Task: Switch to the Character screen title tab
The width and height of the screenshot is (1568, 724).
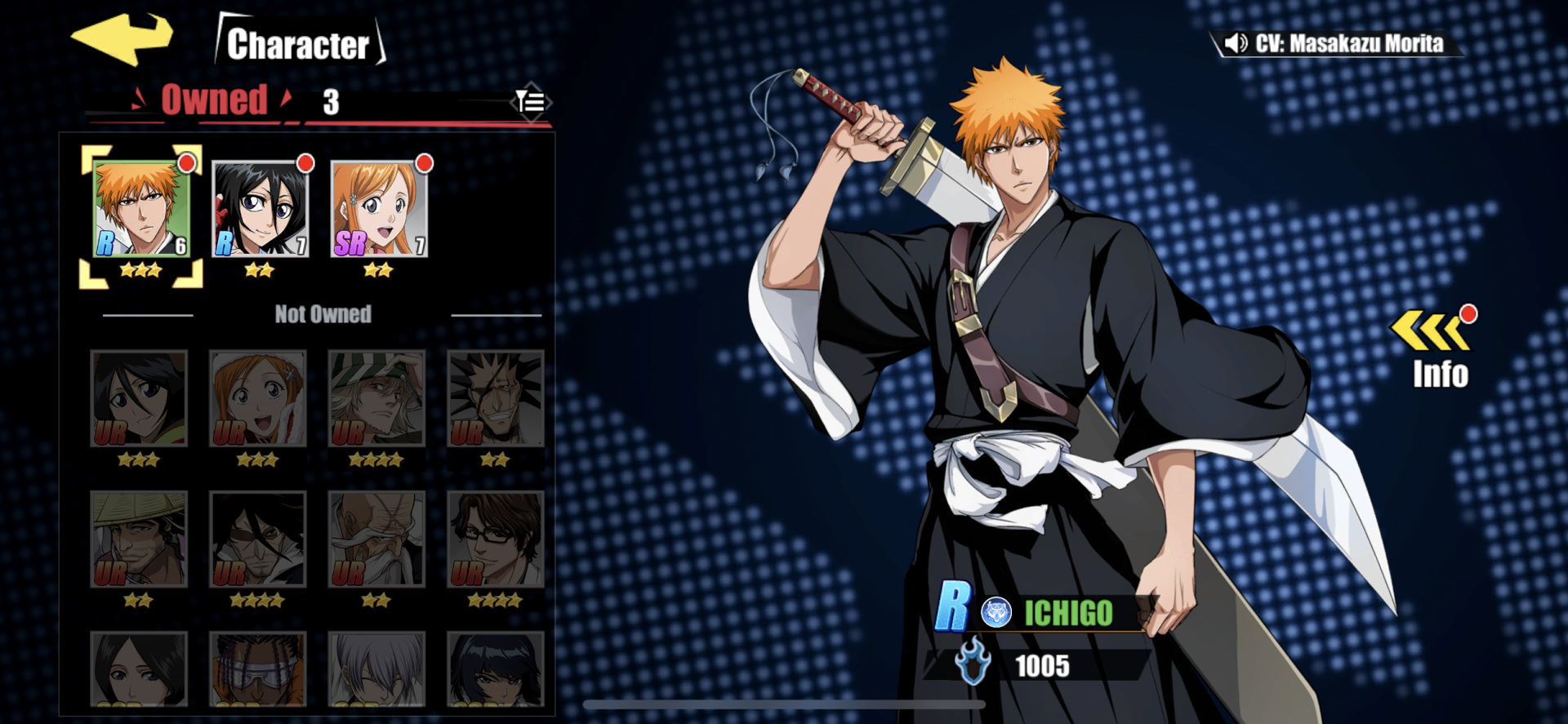Action: coord(300,45)
